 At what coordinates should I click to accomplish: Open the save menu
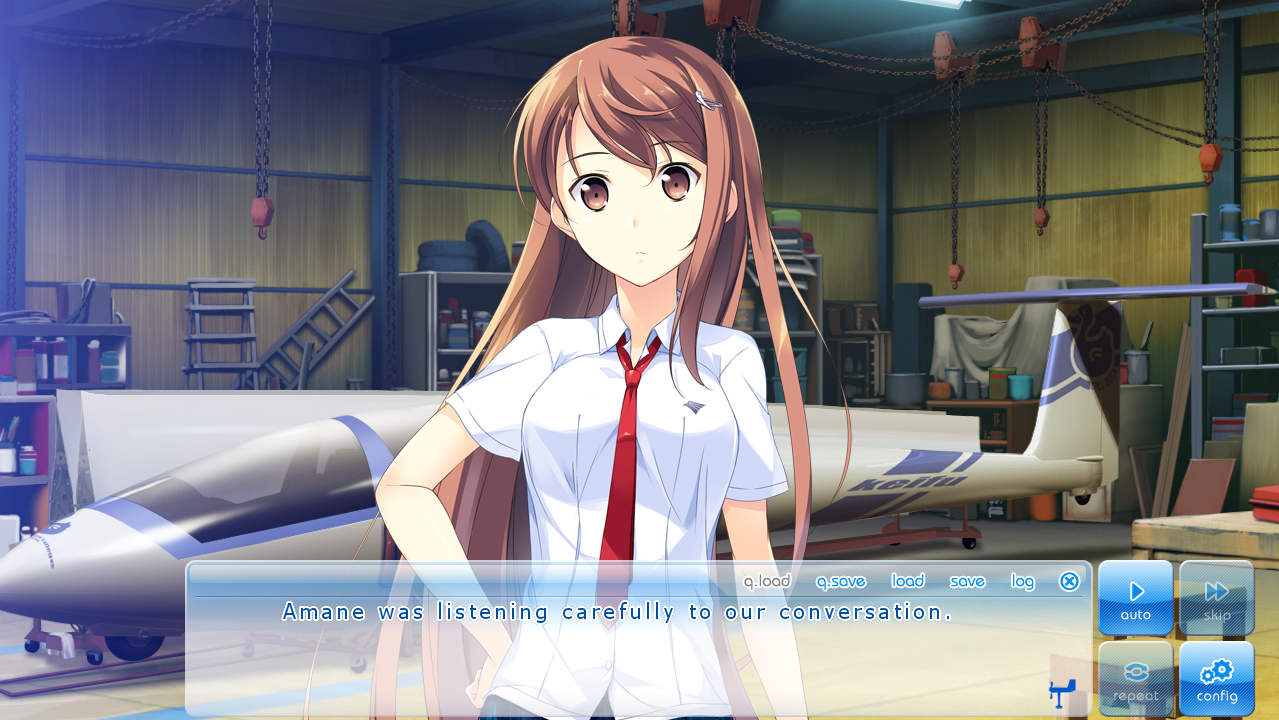click(x=967, y=581)
